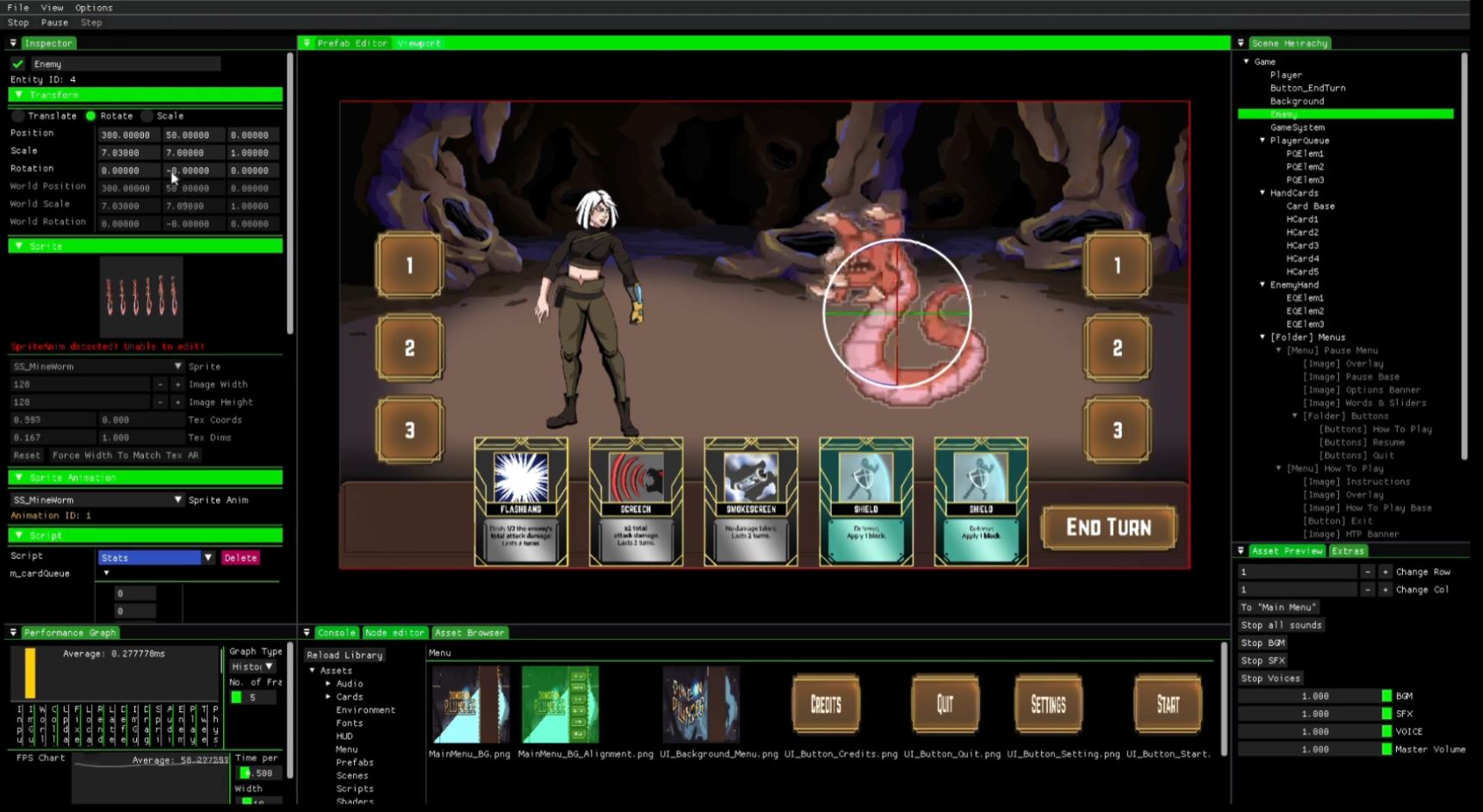Click the End Turn button

1108,527
